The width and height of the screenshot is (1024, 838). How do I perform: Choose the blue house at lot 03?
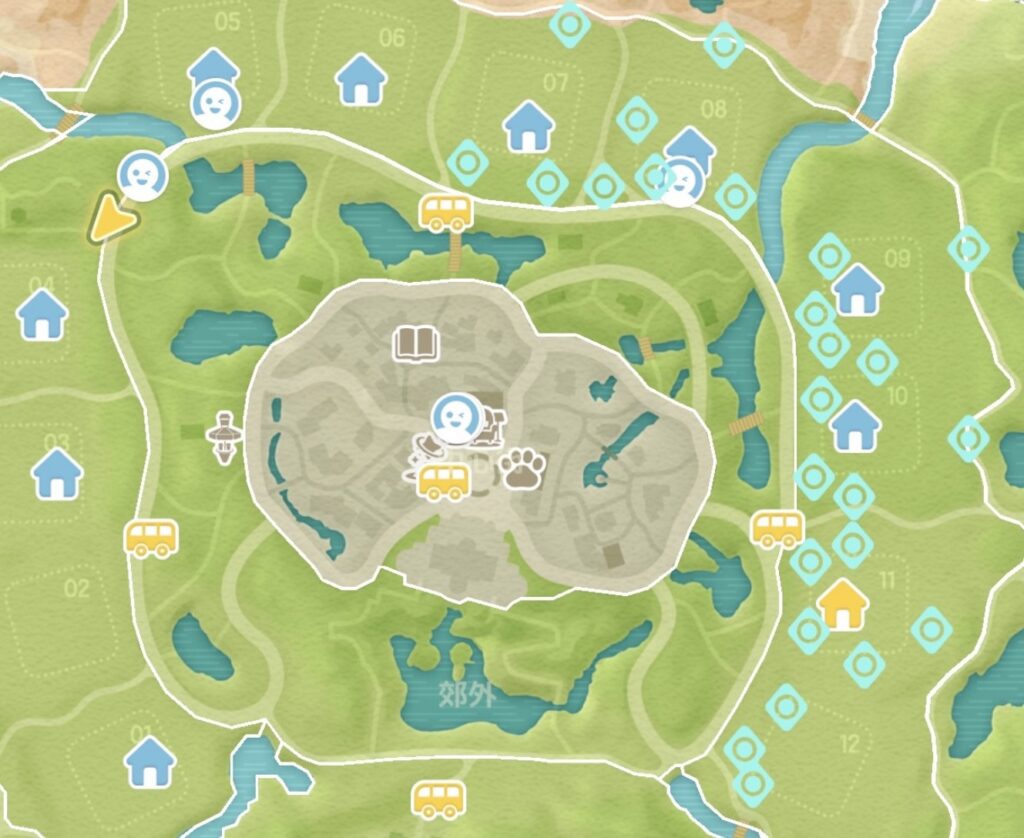coord(57,473)
